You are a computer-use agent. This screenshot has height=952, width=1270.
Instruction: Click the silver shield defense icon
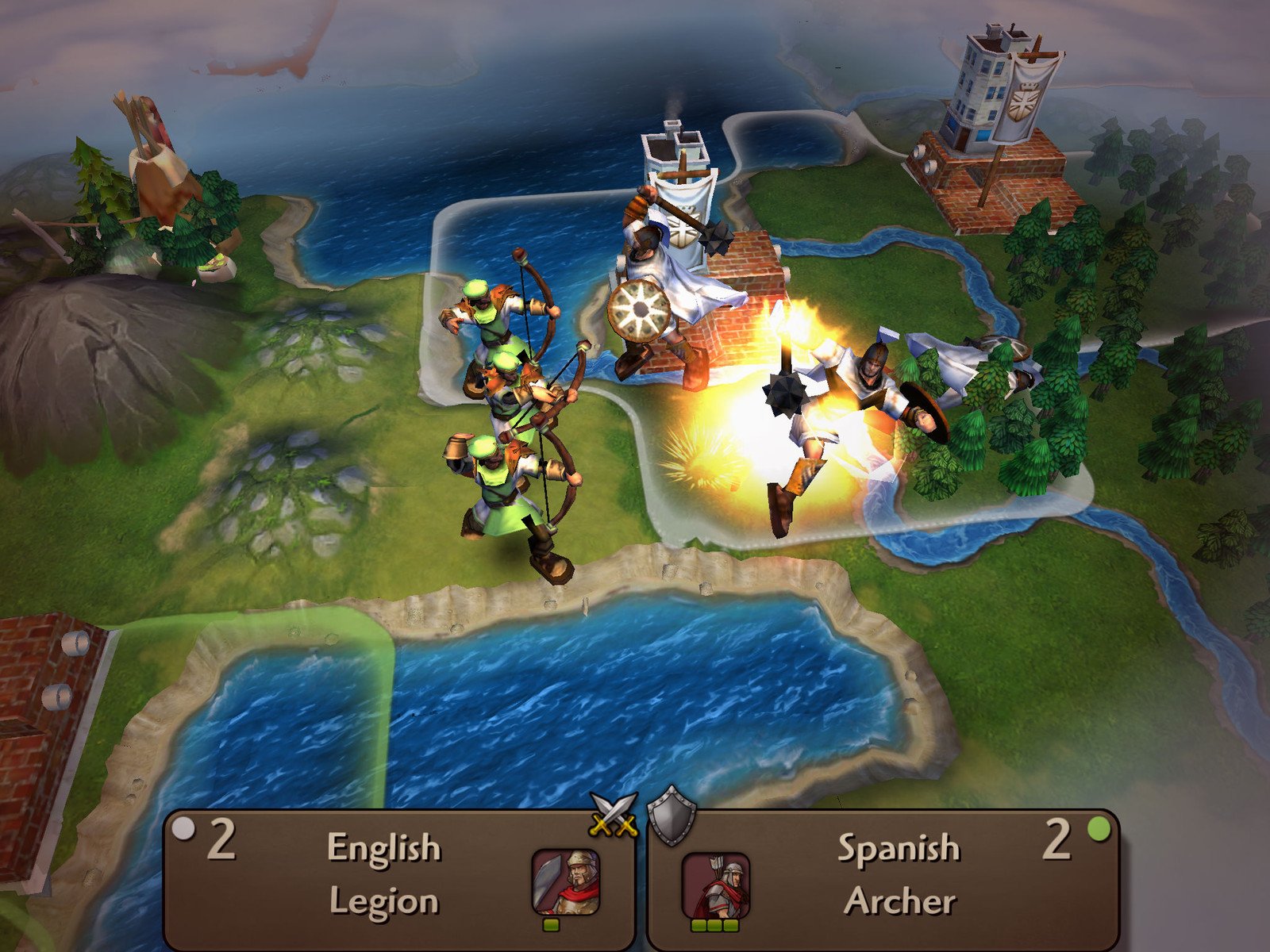click(x=672, y=815)
